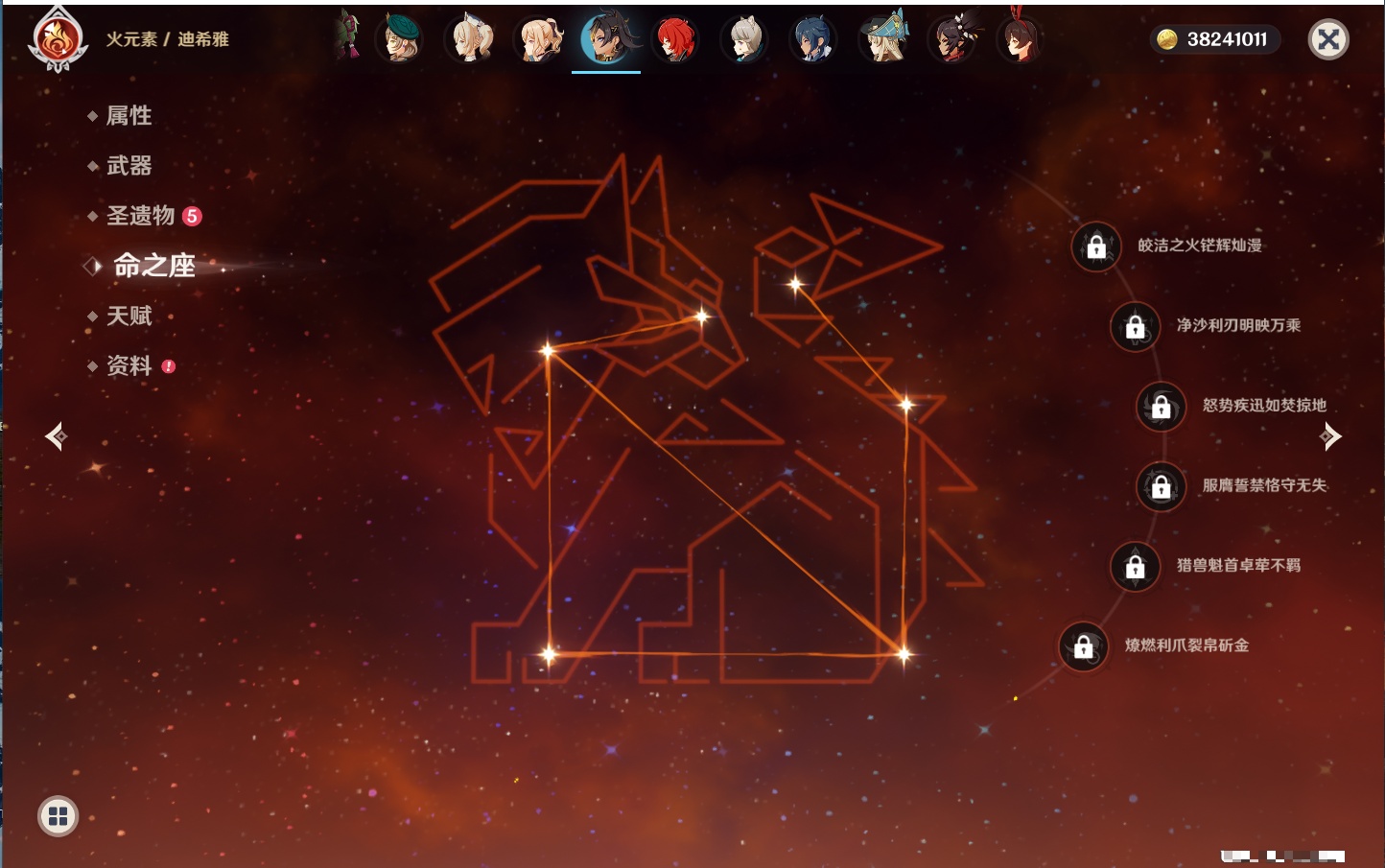The height and width of the screenshot is (868, 1385).
Task: Close the character screen
Action: coord(1328,39)
